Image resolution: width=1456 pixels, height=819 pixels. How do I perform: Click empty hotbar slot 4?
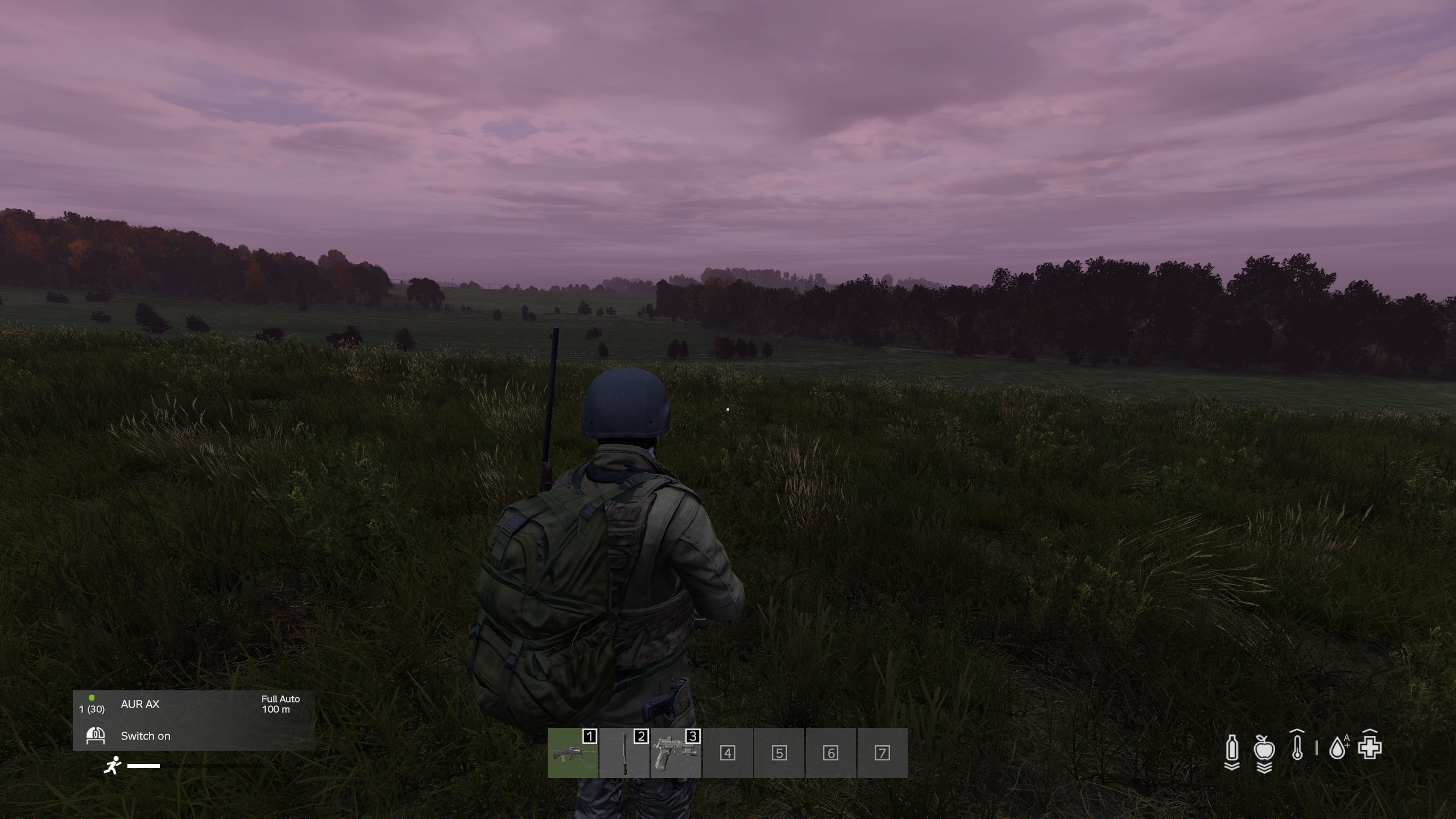tap(727, 753)
